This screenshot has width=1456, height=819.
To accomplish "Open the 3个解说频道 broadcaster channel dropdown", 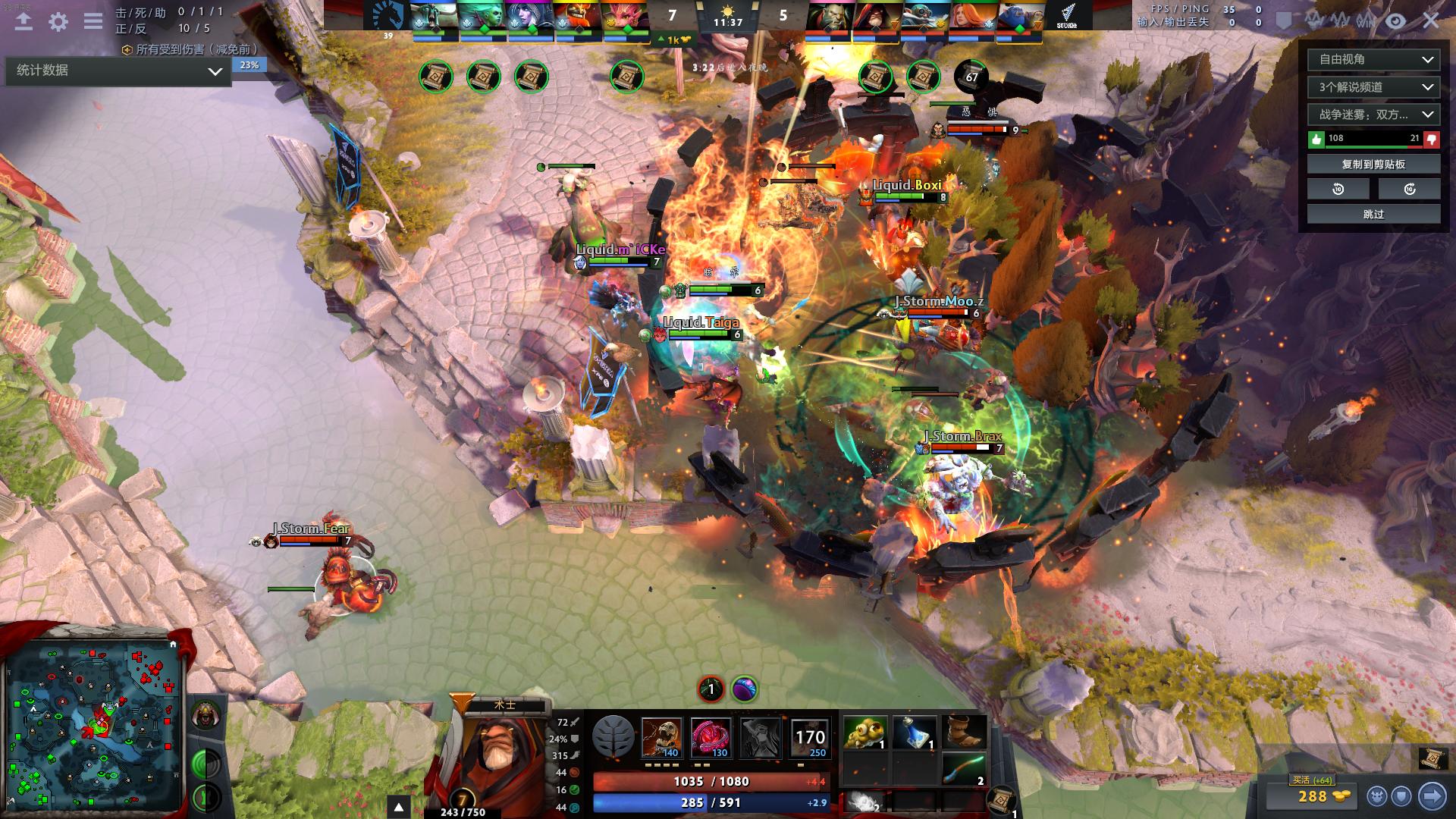I will [1373, 87].
